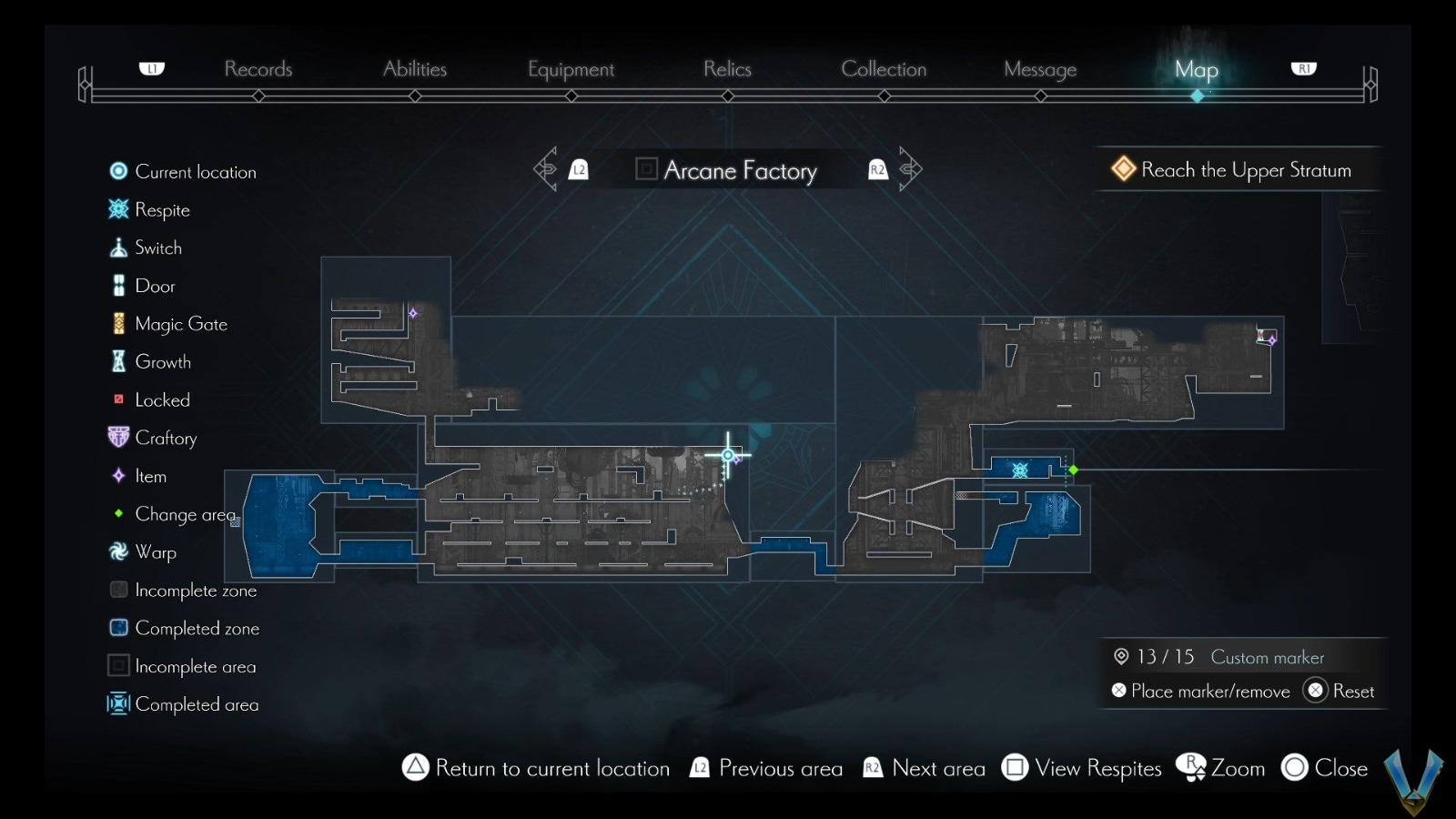Select the Locked legend icon

click(x=118, y=399)
